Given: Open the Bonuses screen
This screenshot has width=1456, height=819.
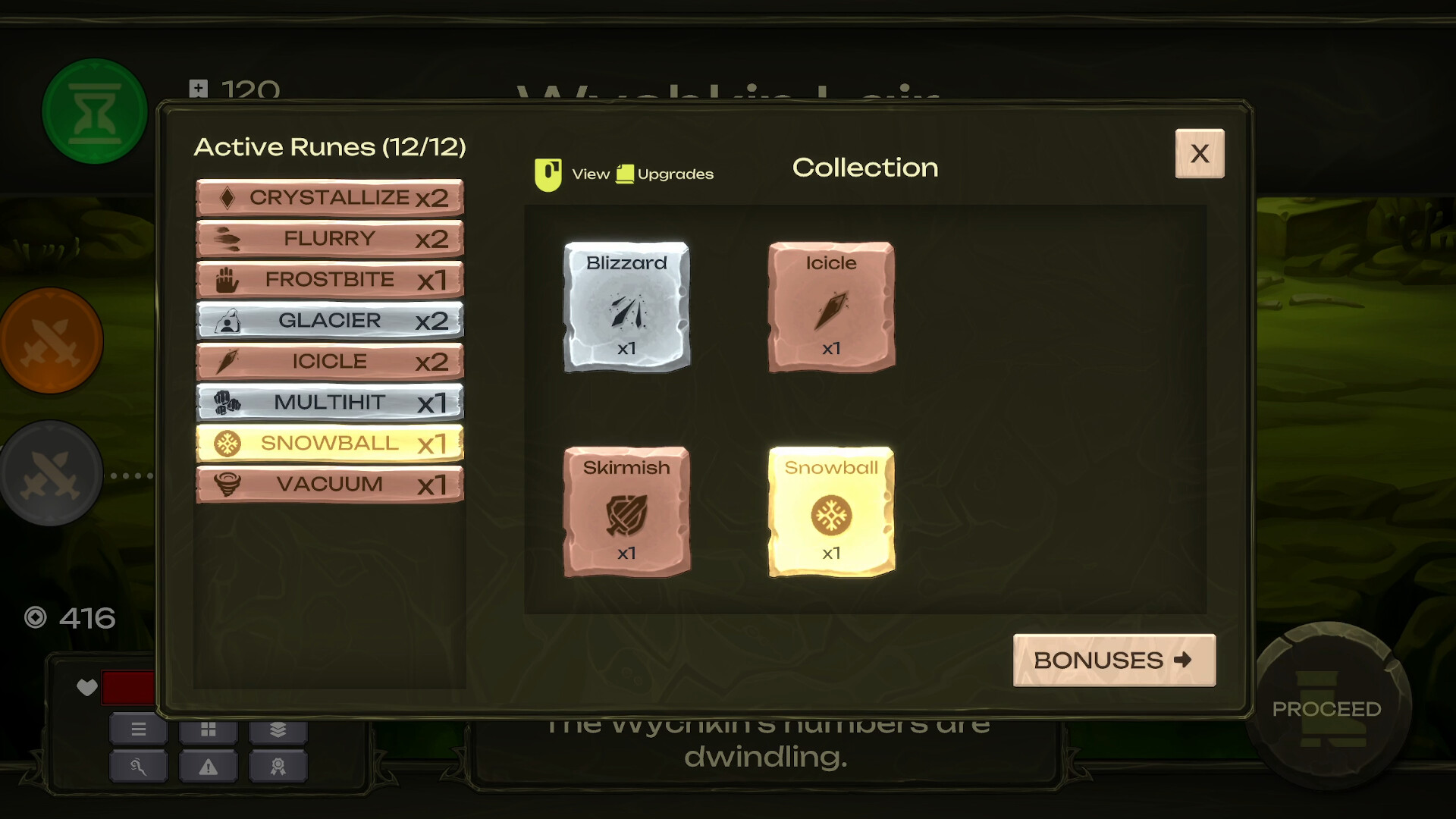Looking at the screenshot, I should click(x=1113, y=661).
